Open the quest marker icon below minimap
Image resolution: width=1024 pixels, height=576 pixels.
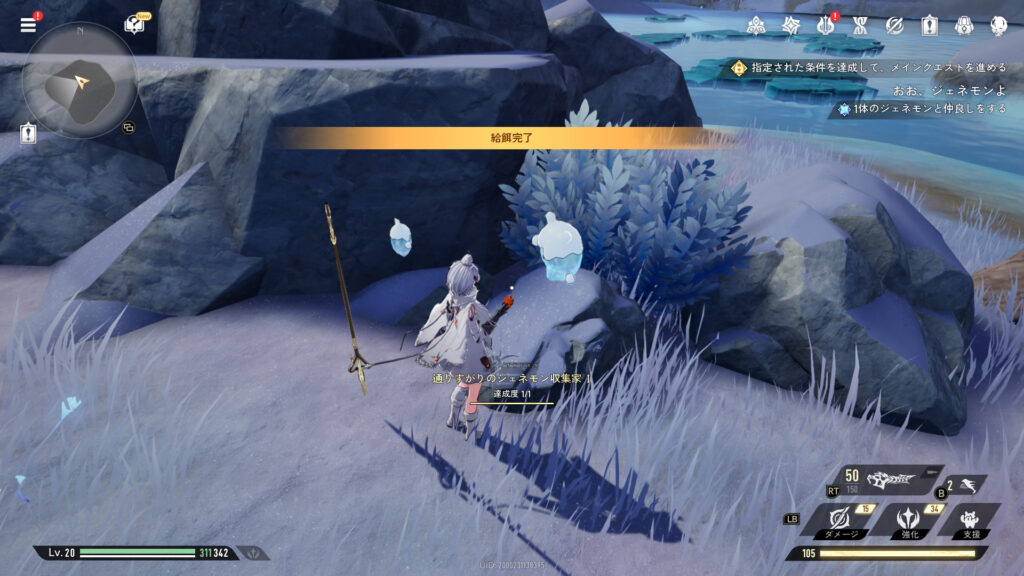tap(28, 133)
